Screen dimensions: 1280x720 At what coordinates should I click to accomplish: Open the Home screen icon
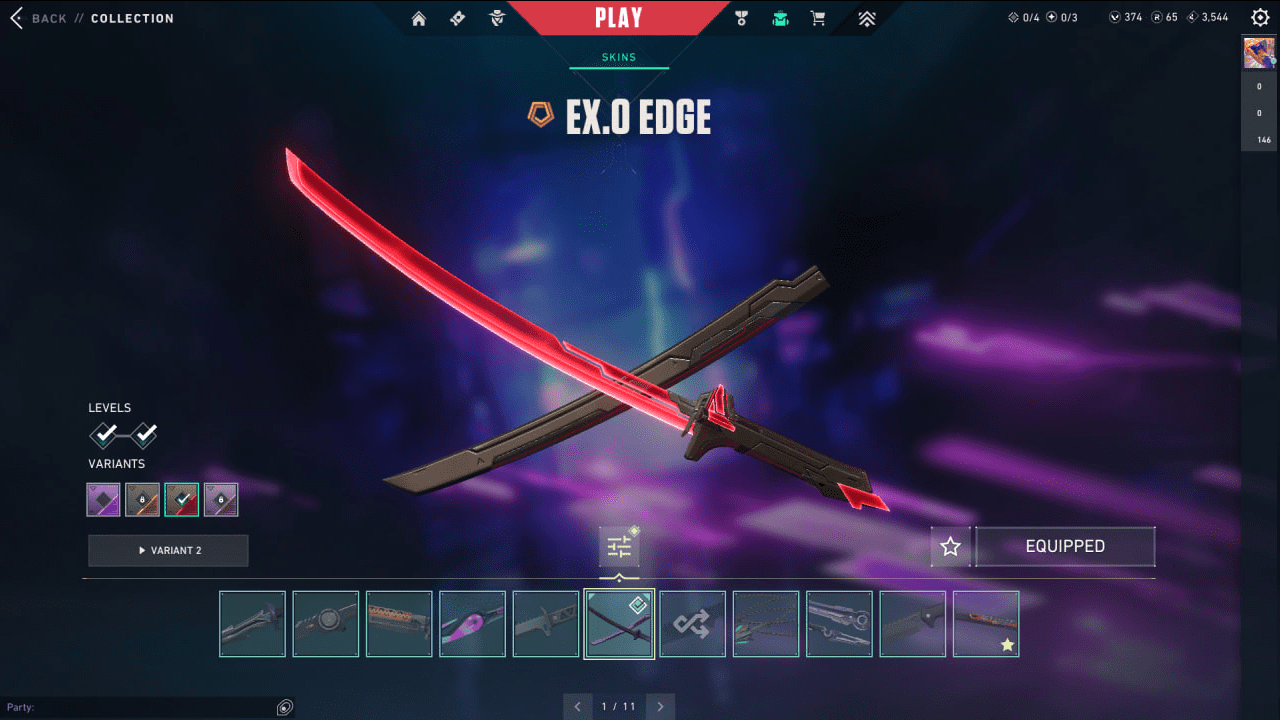pos(418,17)
